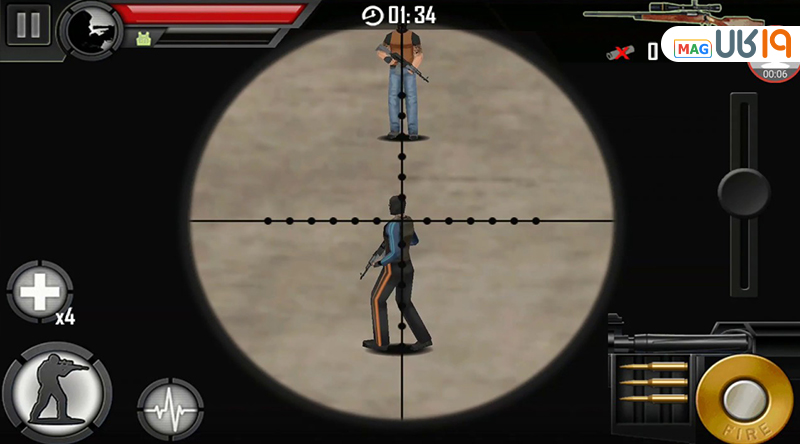This screenshot has height=444, width=800.
Task: Pause the game
Action: click(x=28, y=25)
